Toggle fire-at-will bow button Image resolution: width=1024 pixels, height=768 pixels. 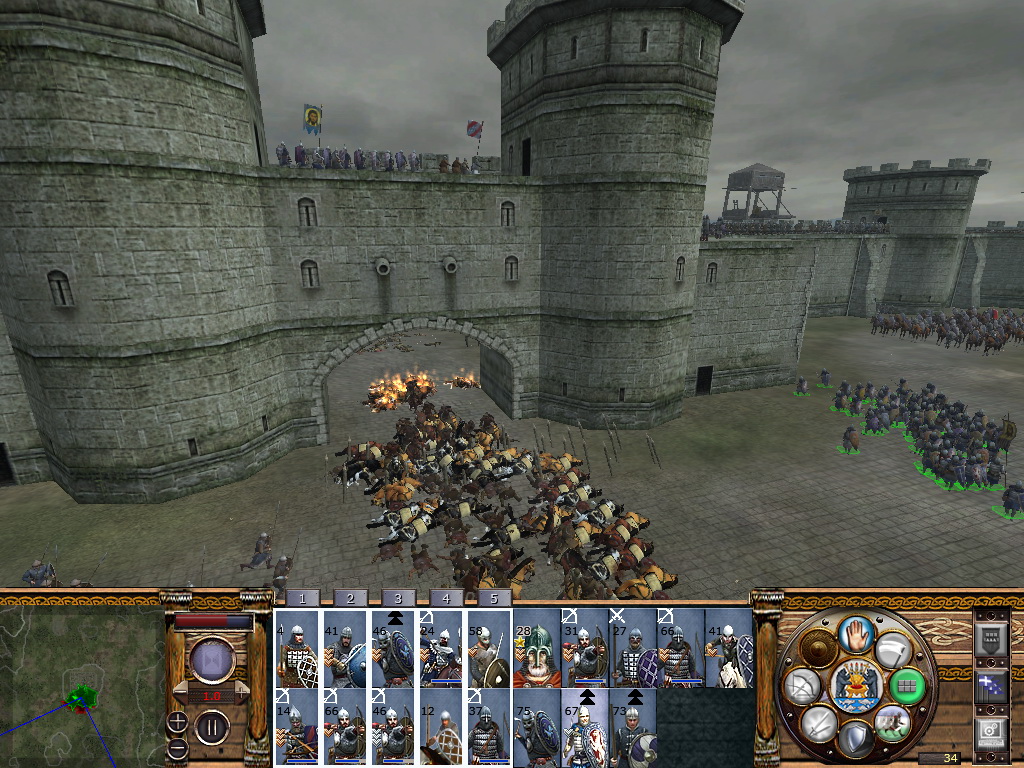(801, 685)
